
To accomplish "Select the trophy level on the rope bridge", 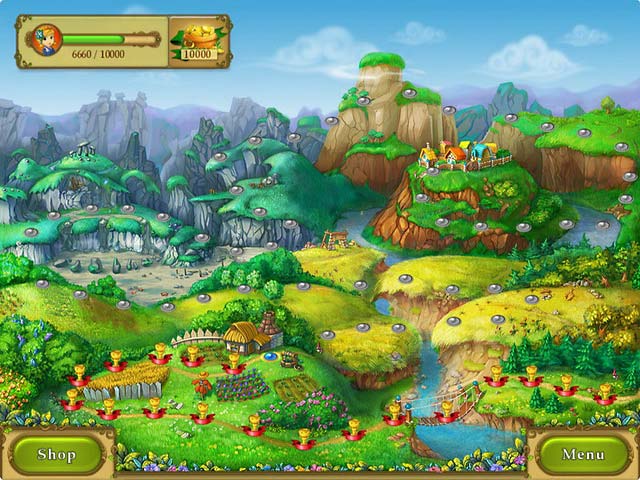I will point(447,410).
